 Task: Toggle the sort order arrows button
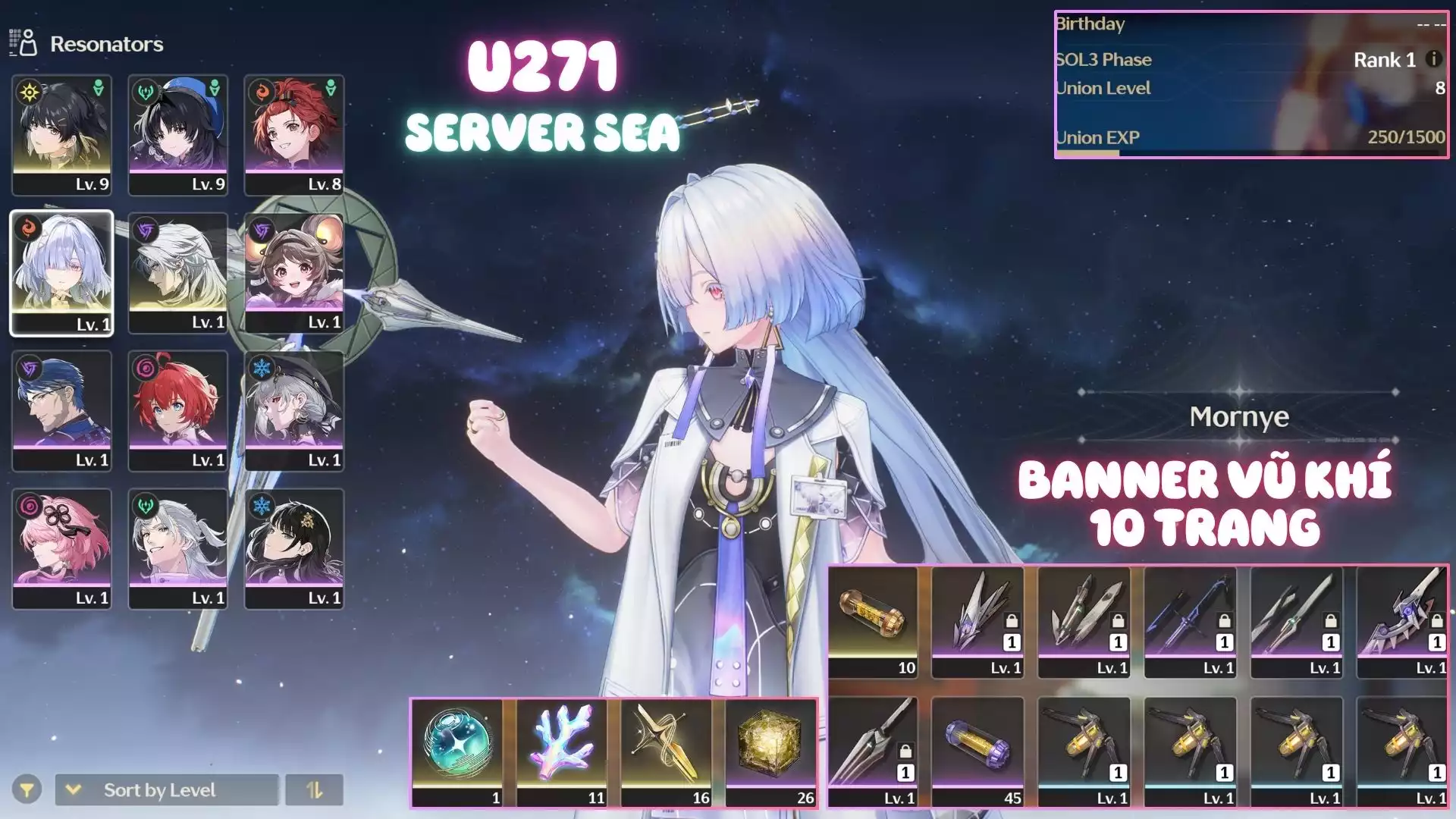click(x=314, y=790)
